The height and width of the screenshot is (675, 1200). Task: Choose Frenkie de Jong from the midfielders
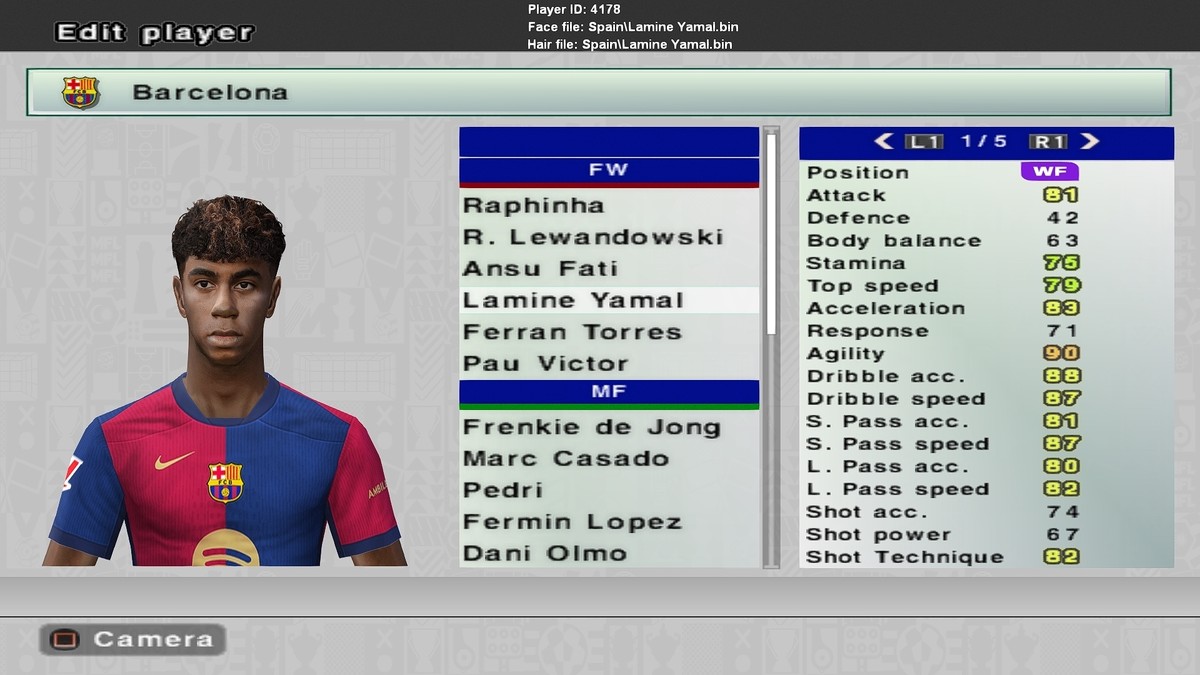tap(591, 428)
